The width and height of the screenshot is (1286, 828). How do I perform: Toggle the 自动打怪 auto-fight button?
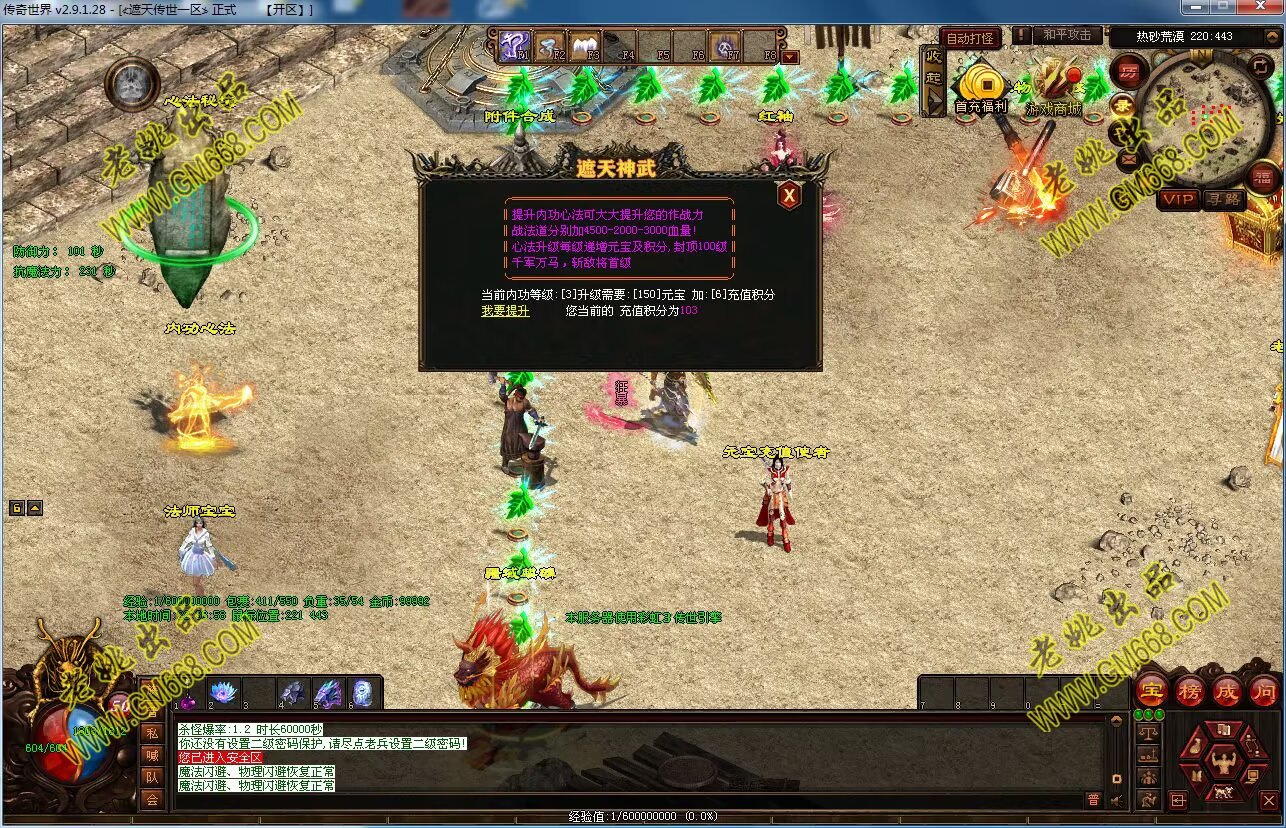coord(969,39)
